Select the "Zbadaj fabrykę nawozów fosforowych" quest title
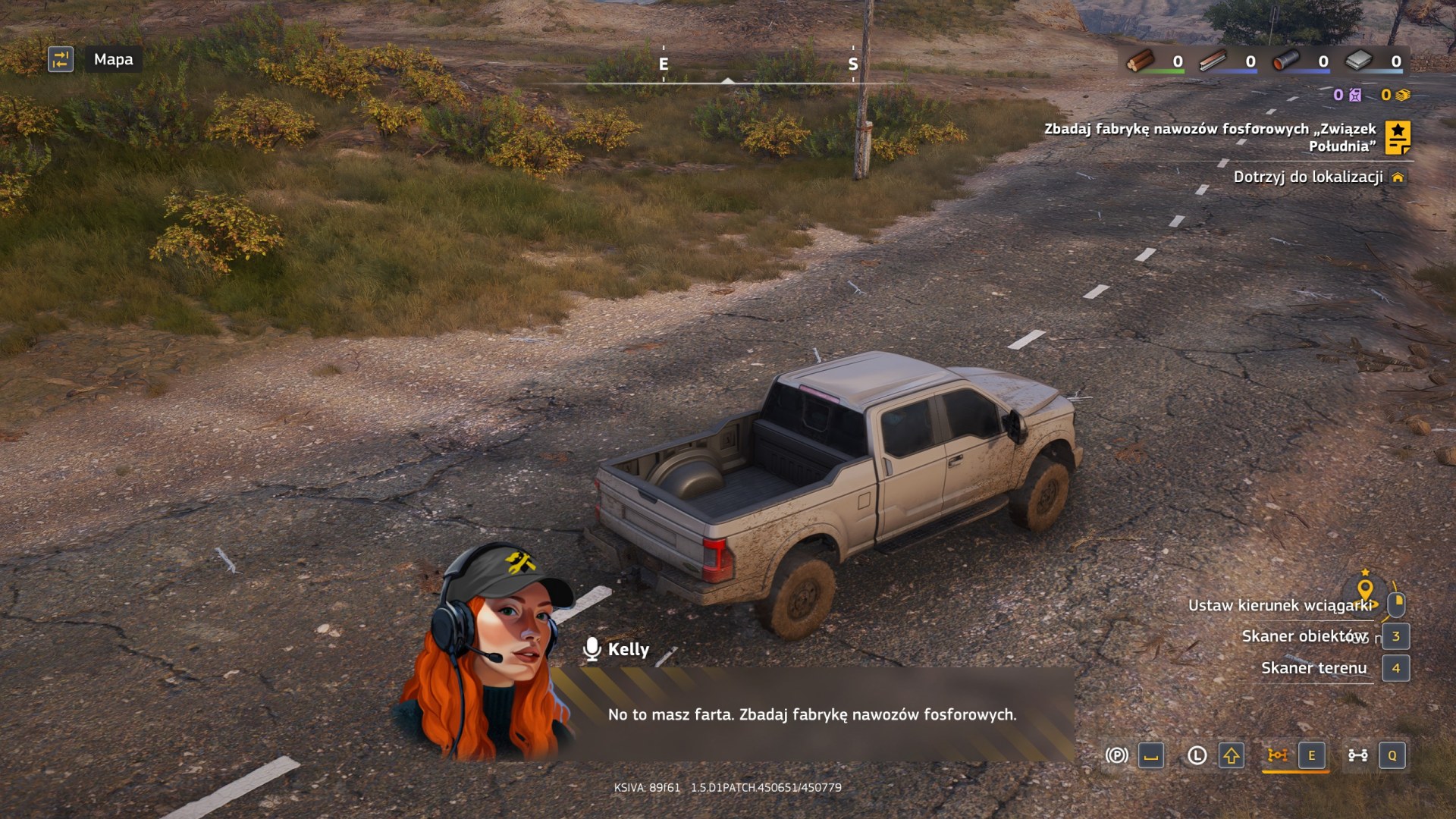1456x819 pixels. coord(1210,137)
